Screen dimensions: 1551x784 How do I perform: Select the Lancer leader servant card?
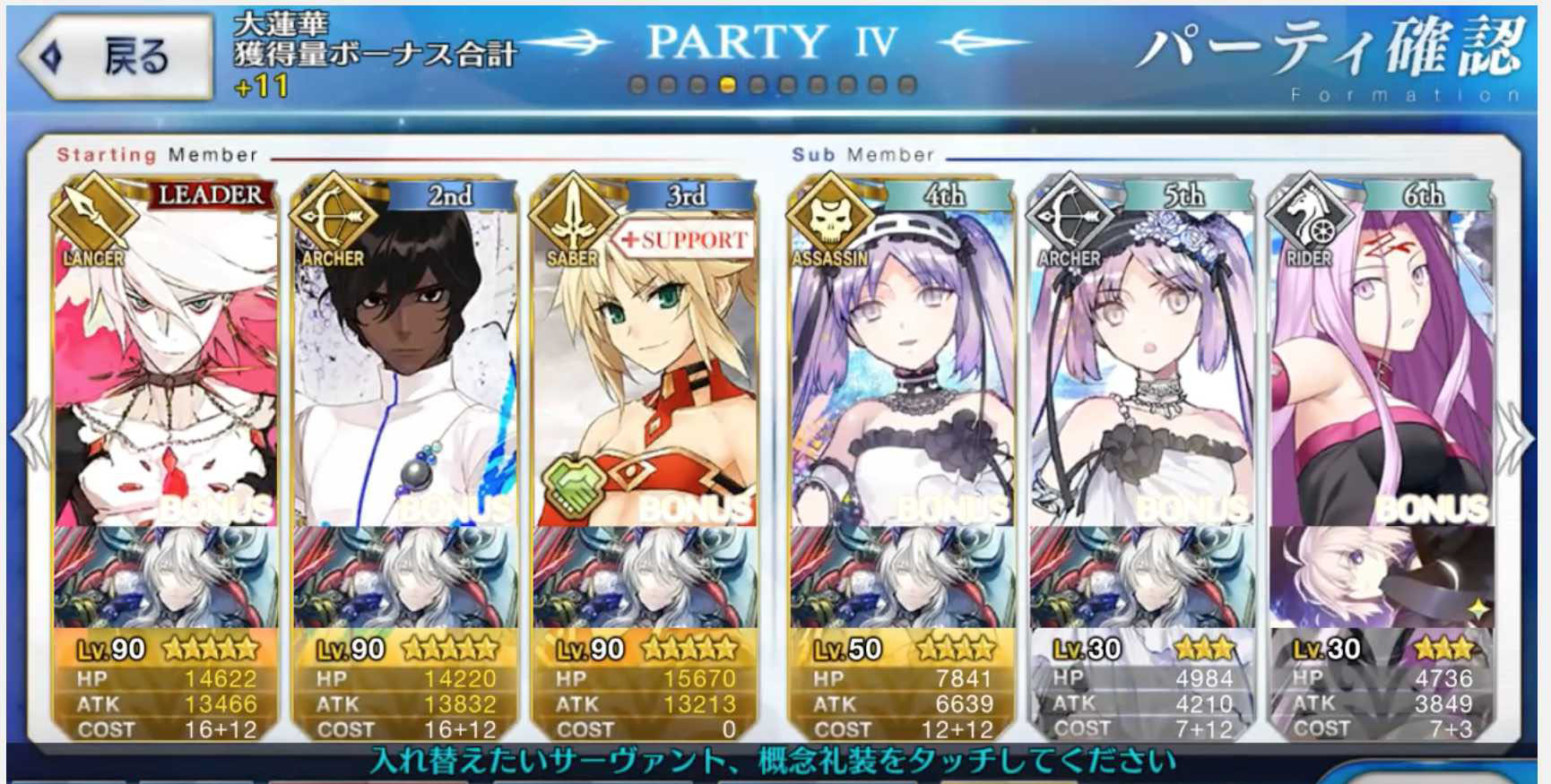point(166,358)
